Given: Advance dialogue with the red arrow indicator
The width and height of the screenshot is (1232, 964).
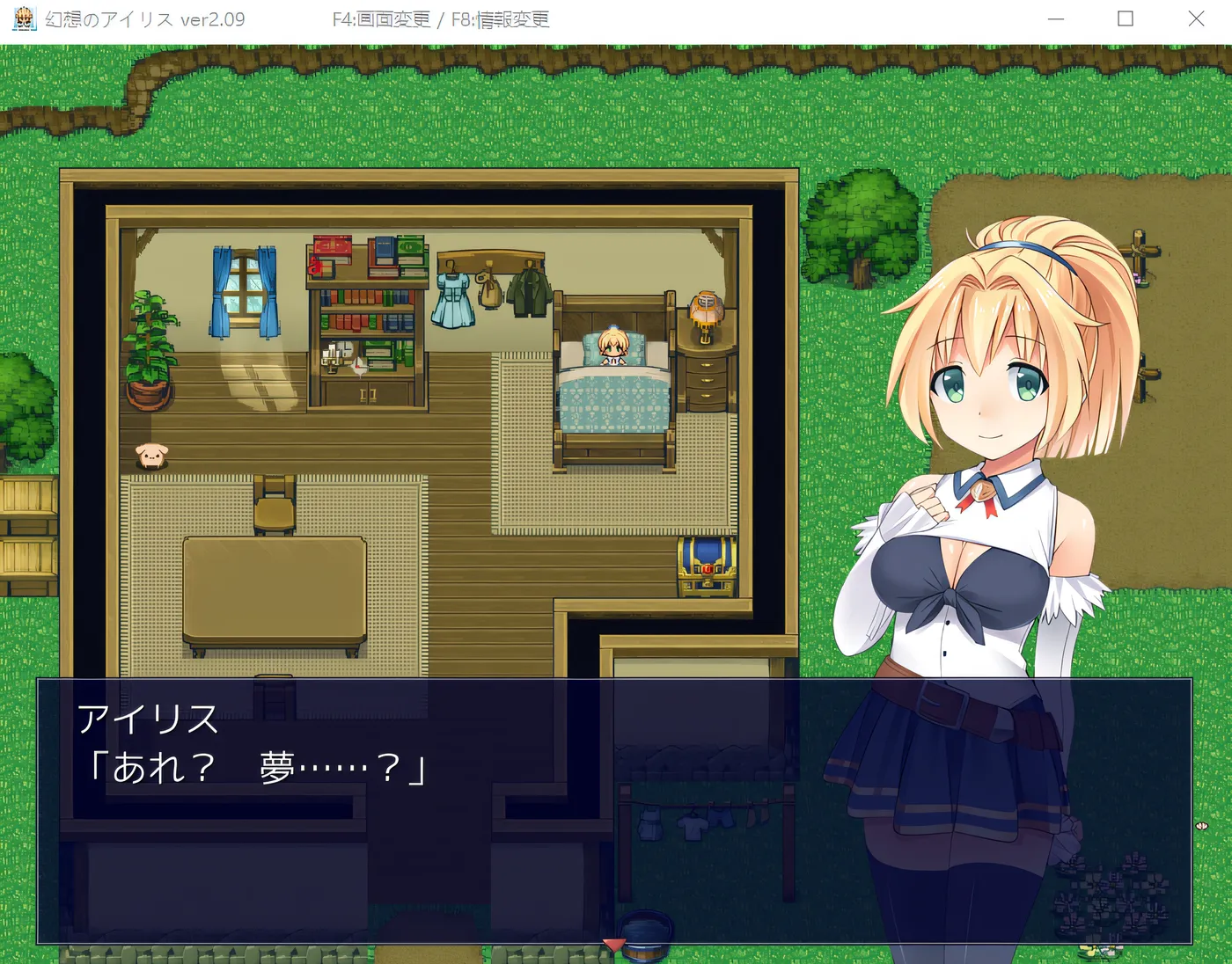Looking at the screenshot, I should click(613, 944).
